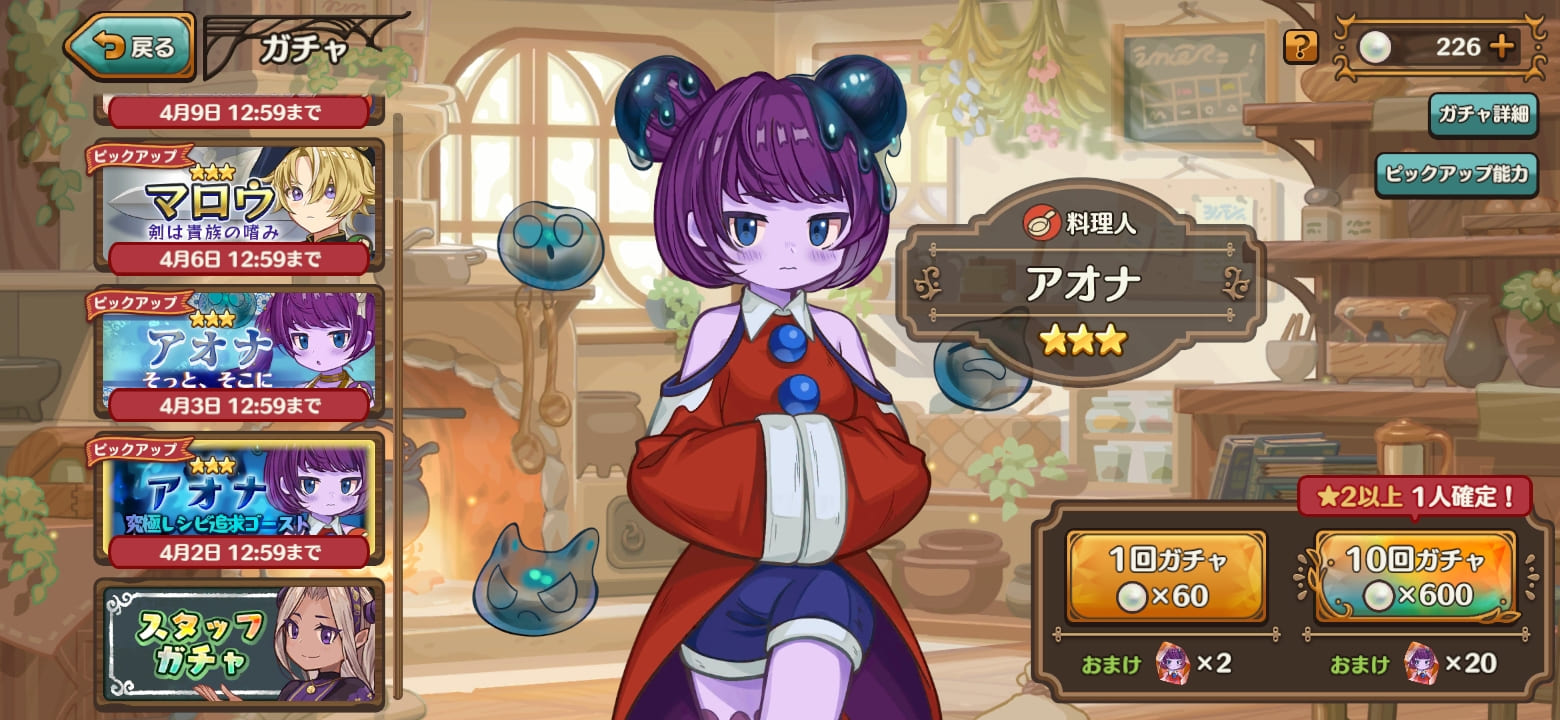1560x720 pixels.
Task: Tap the pearl currency icon near 226
Action: (x=1374, y=46)
